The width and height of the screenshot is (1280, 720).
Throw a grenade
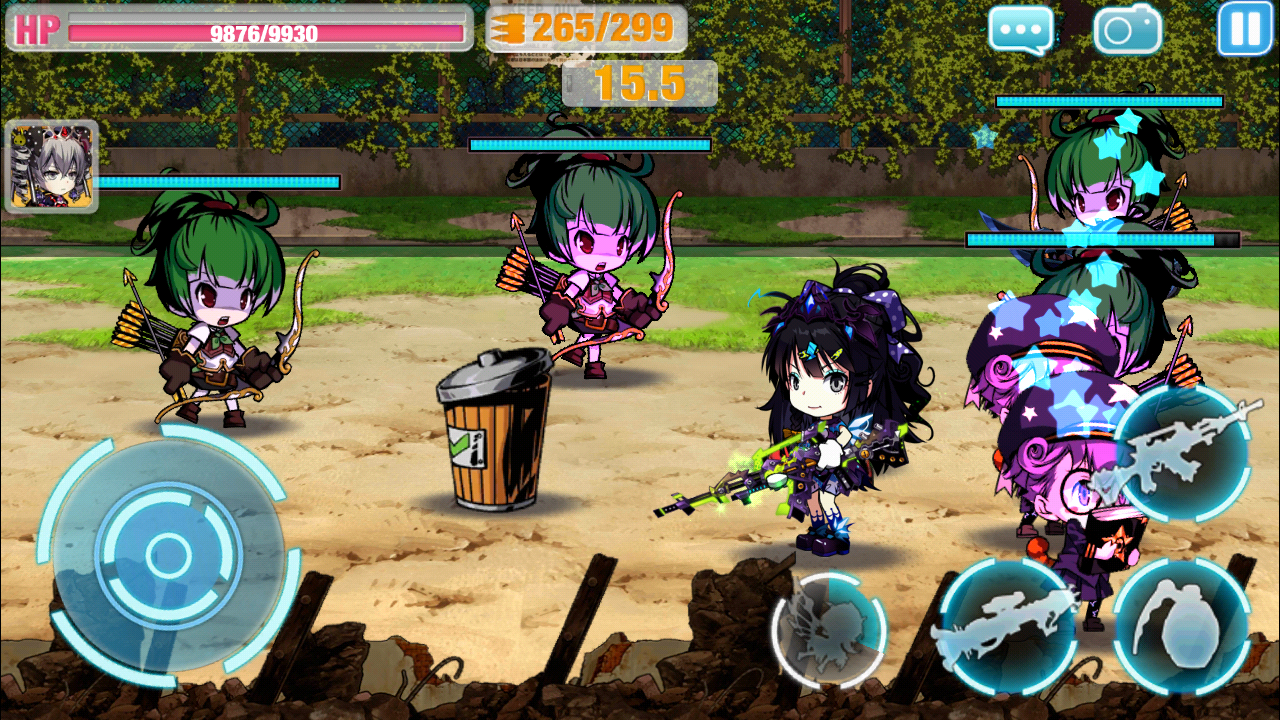[x=1182, y=627]
